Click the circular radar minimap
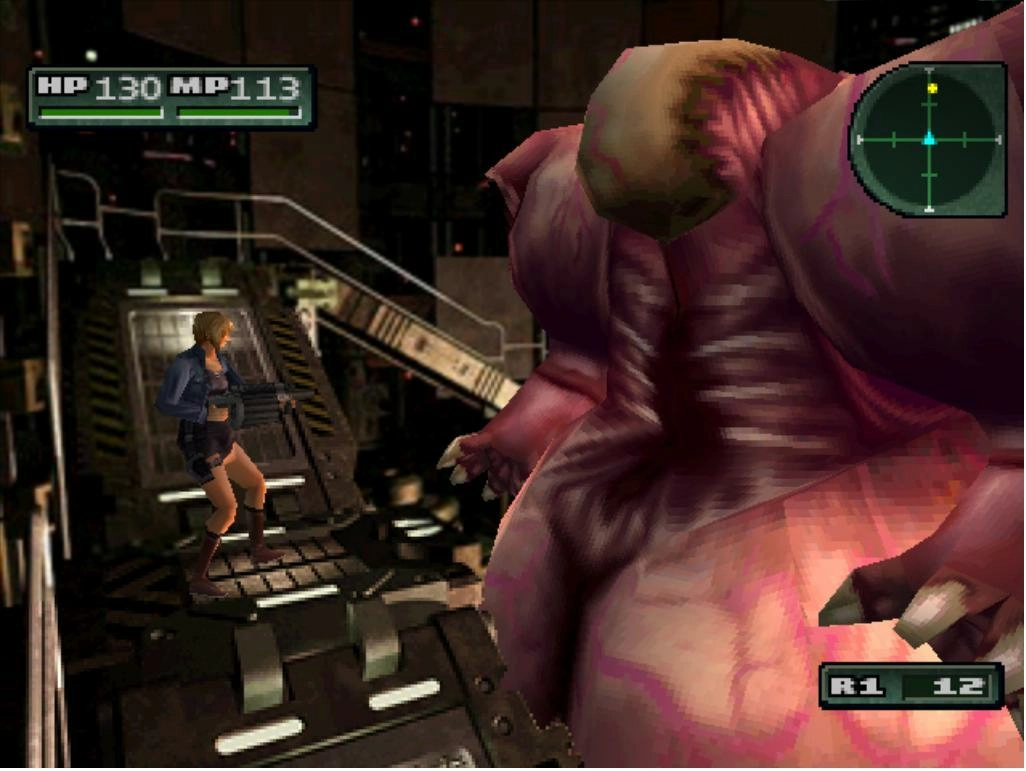 pos(929,140)
